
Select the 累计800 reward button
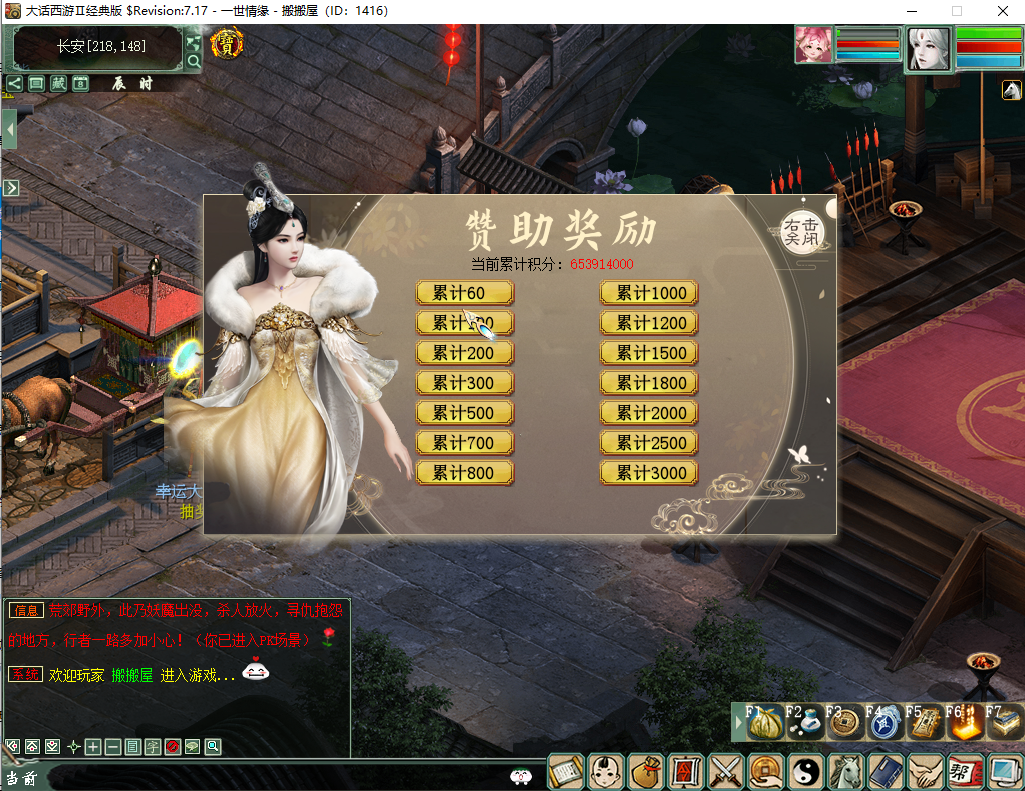464,473
